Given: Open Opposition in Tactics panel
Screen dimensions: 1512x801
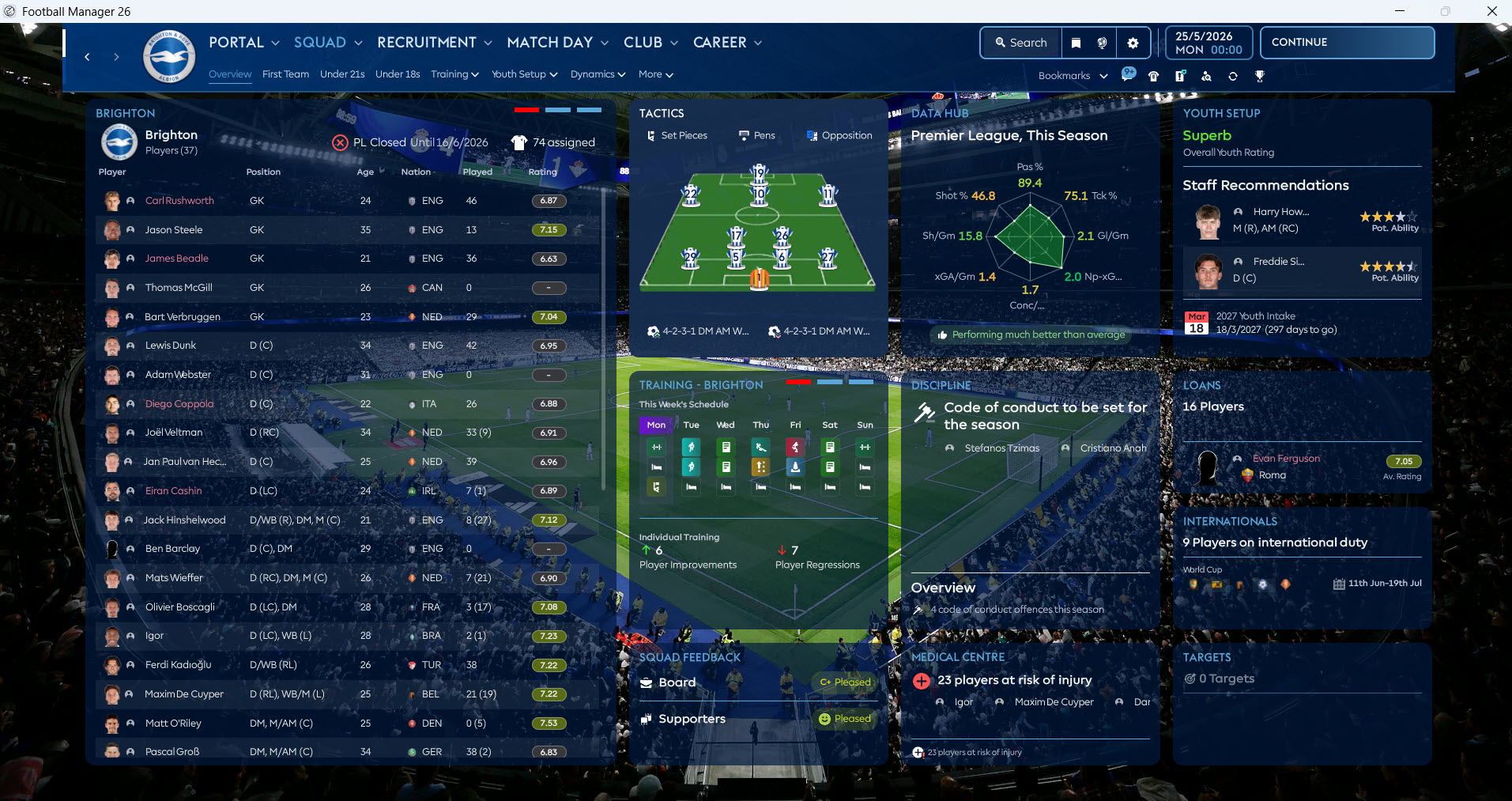Looking at the screenshot, I should coord(839,136).
